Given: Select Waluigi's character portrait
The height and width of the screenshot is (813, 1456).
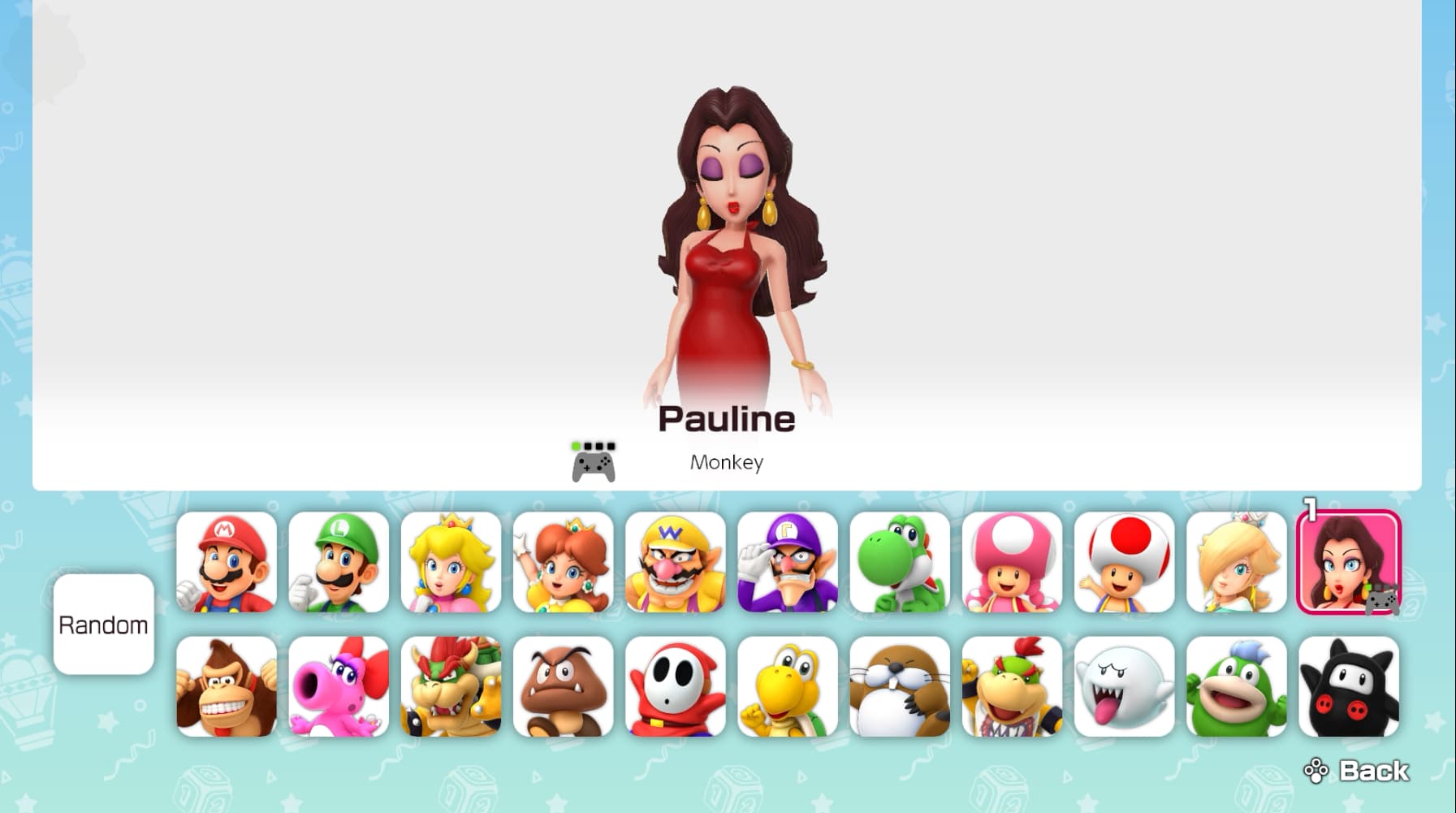Looking at the screenshot, I should coord(788,561).
